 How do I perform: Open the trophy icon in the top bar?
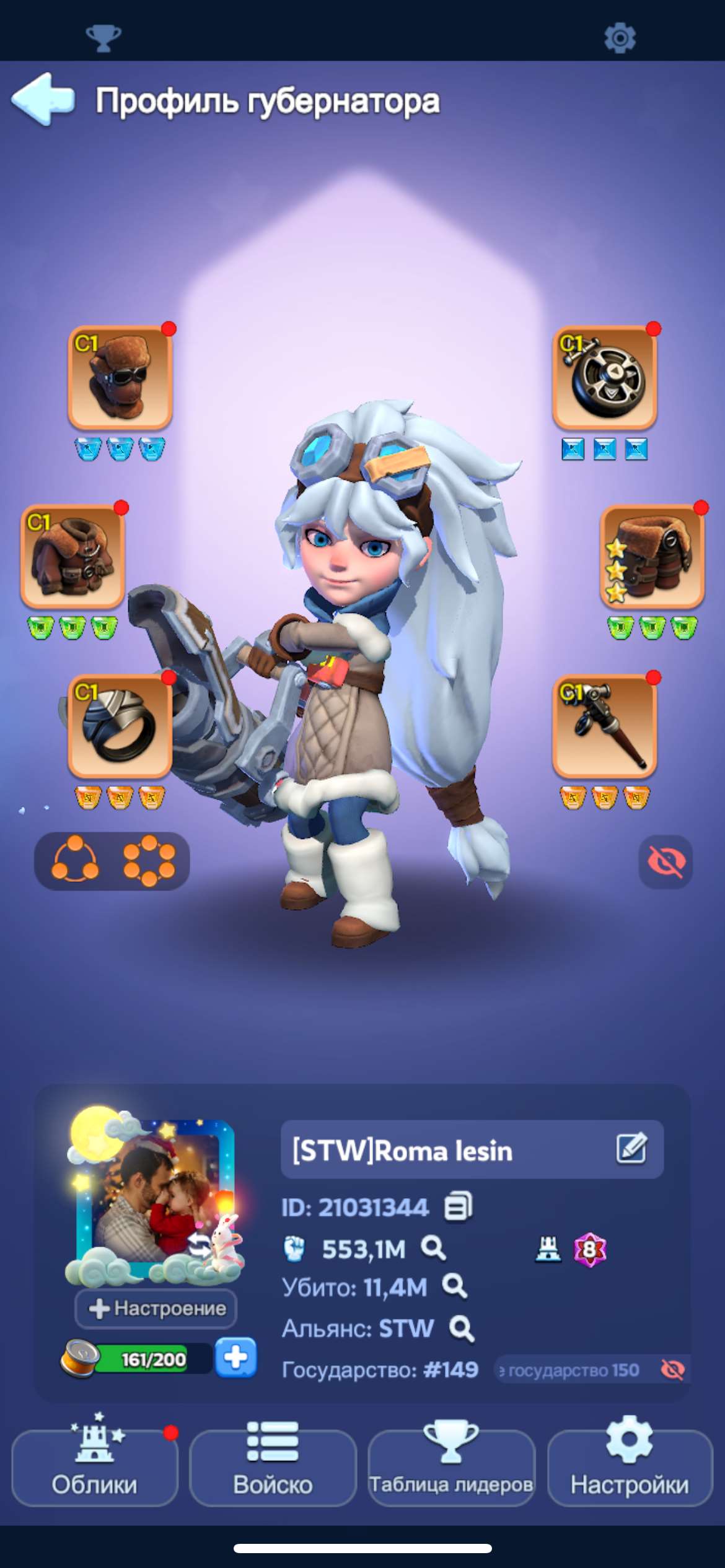coord(103,38)
